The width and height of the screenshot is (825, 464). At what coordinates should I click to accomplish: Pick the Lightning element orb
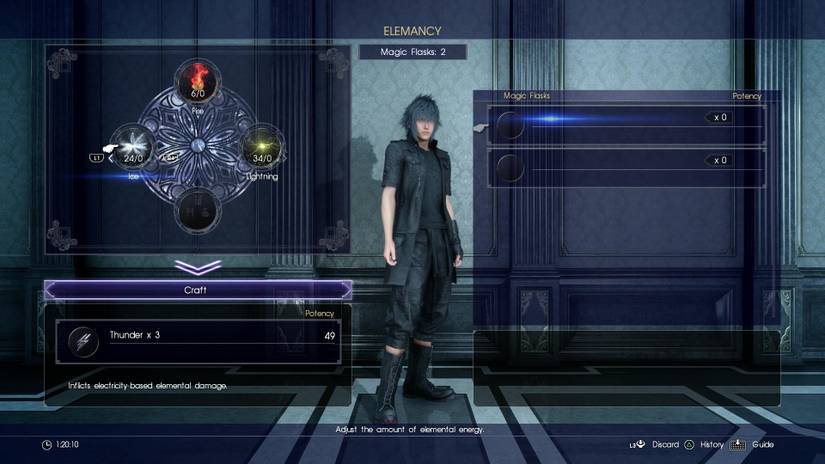[261, 146]
